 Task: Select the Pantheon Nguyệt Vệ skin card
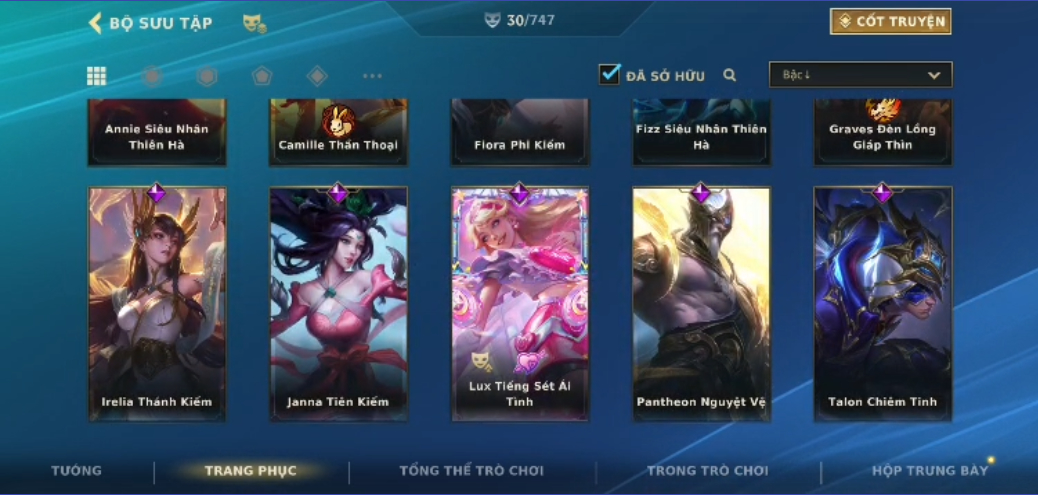coord(701,304)
